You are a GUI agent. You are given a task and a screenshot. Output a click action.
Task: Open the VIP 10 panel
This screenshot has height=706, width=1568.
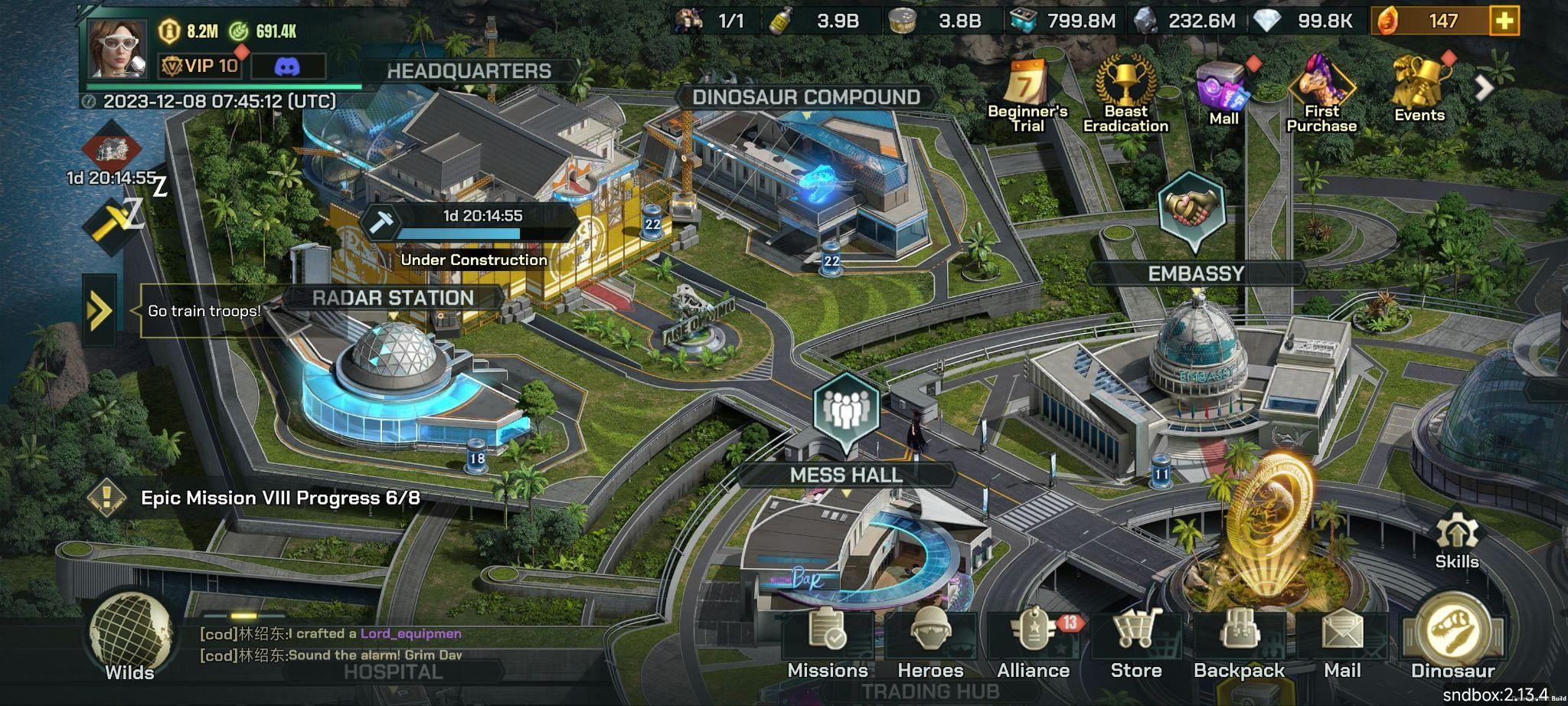coord(201,66)
